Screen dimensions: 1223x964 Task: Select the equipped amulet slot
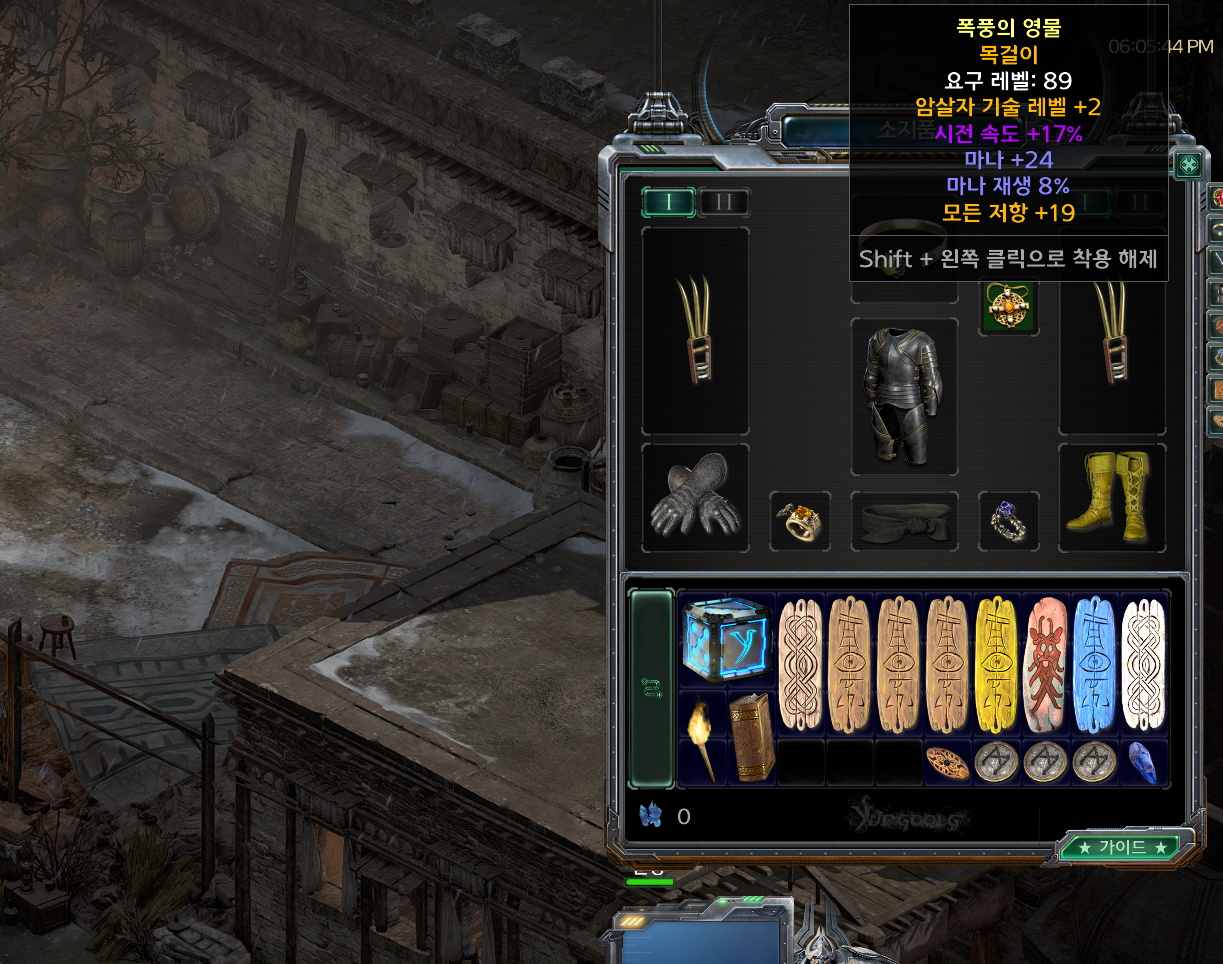pyautogui.click(x=1007, y=307)
